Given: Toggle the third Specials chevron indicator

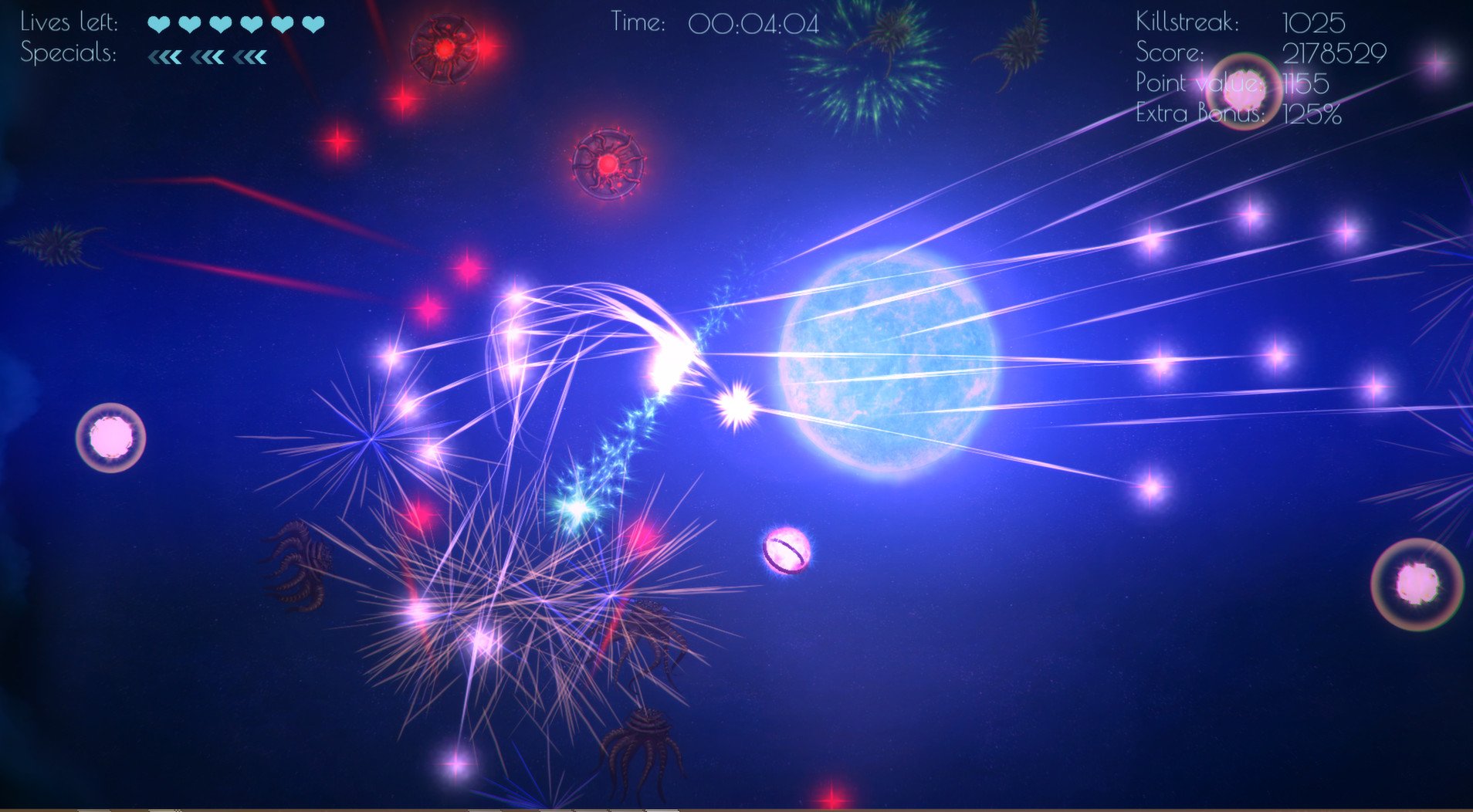Looking at the screenshot, I should pyautogui.click(x=249, y=56).
